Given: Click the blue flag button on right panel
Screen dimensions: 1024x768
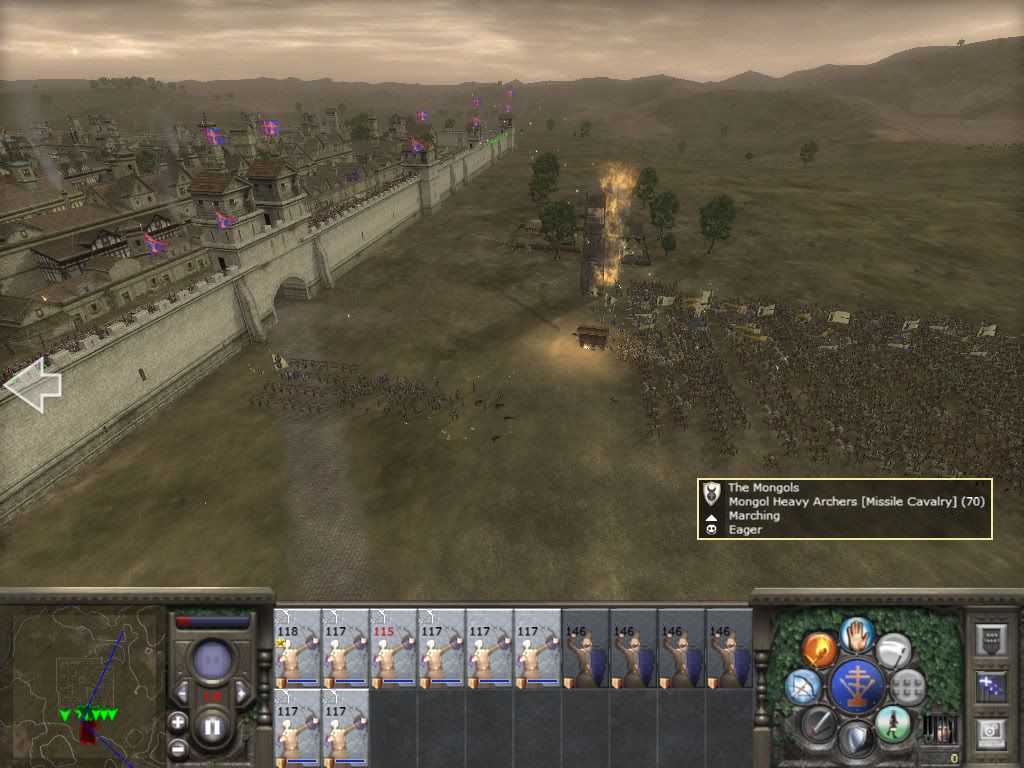Looking at the screenshot, I should 993,688.
